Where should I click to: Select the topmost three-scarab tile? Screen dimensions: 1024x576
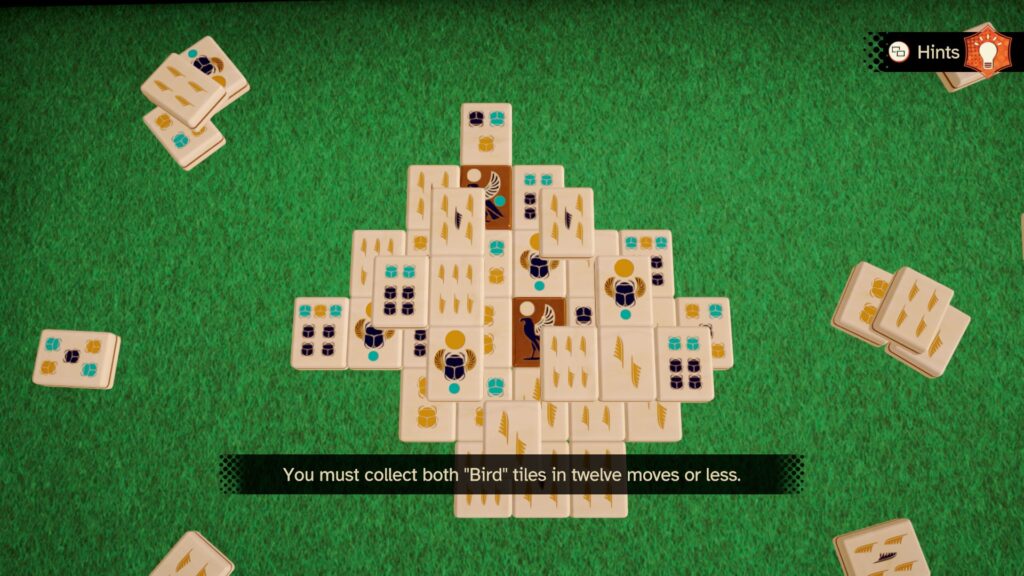pyautogui.click(x=486, y=132)
